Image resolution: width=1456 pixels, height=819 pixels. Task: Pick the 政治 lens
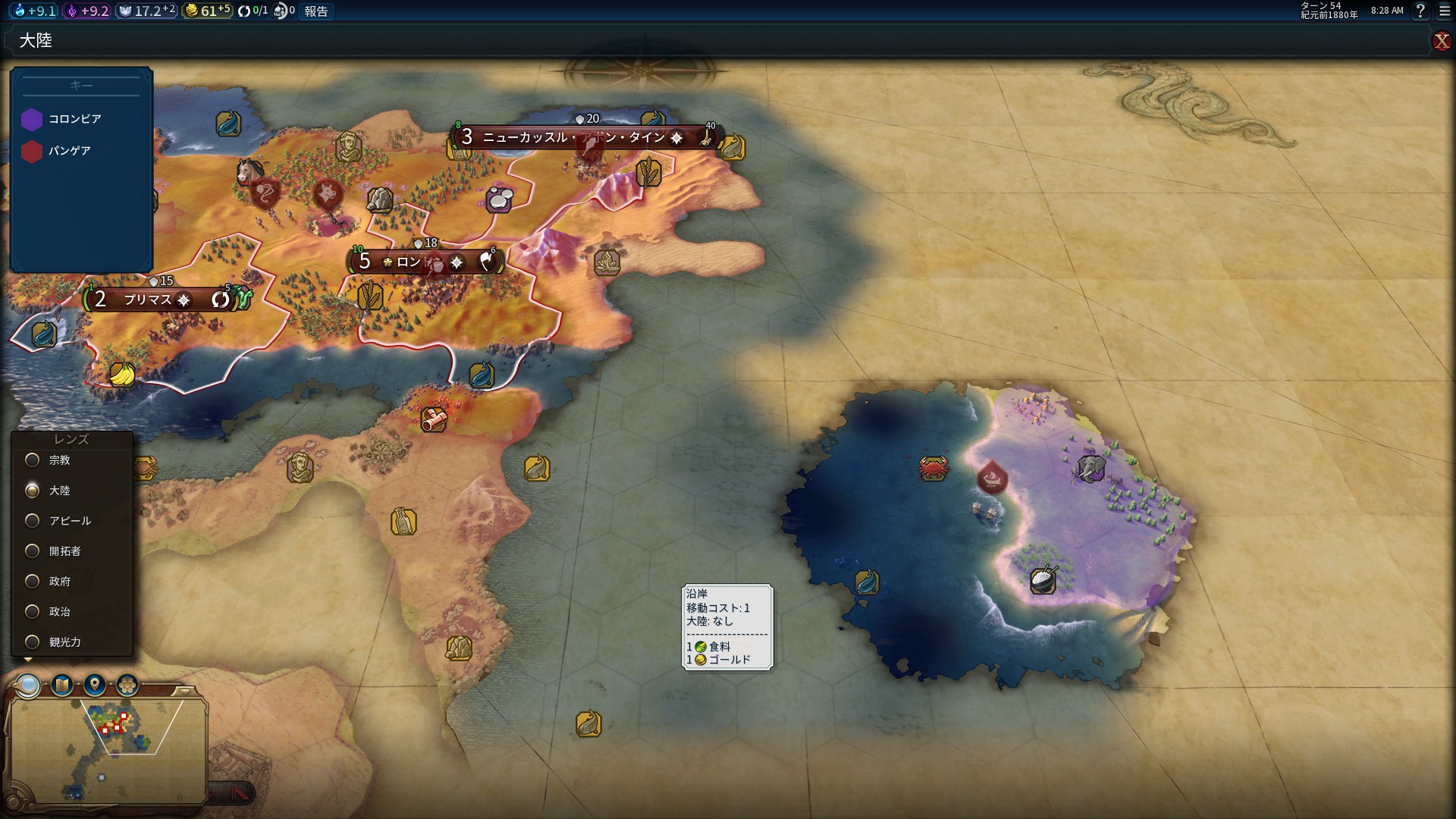point(33,612)
